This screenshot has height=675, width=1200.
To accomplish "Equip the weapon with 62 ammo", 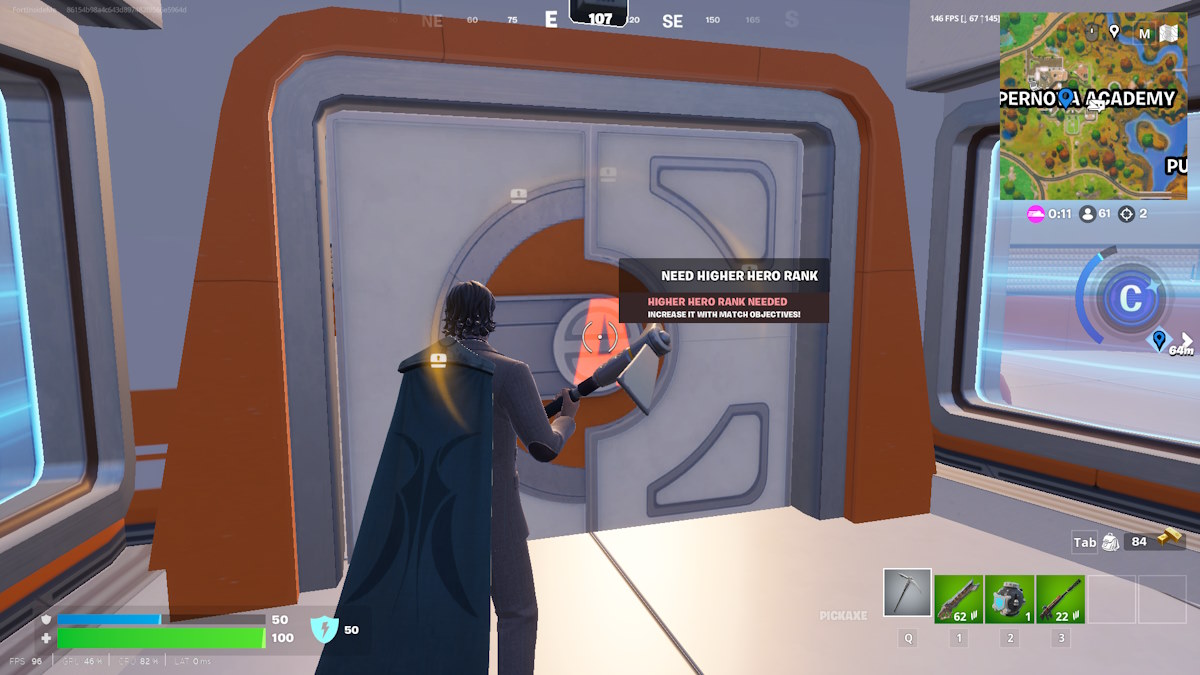I will pyautogui.click(x=958, y=599).
